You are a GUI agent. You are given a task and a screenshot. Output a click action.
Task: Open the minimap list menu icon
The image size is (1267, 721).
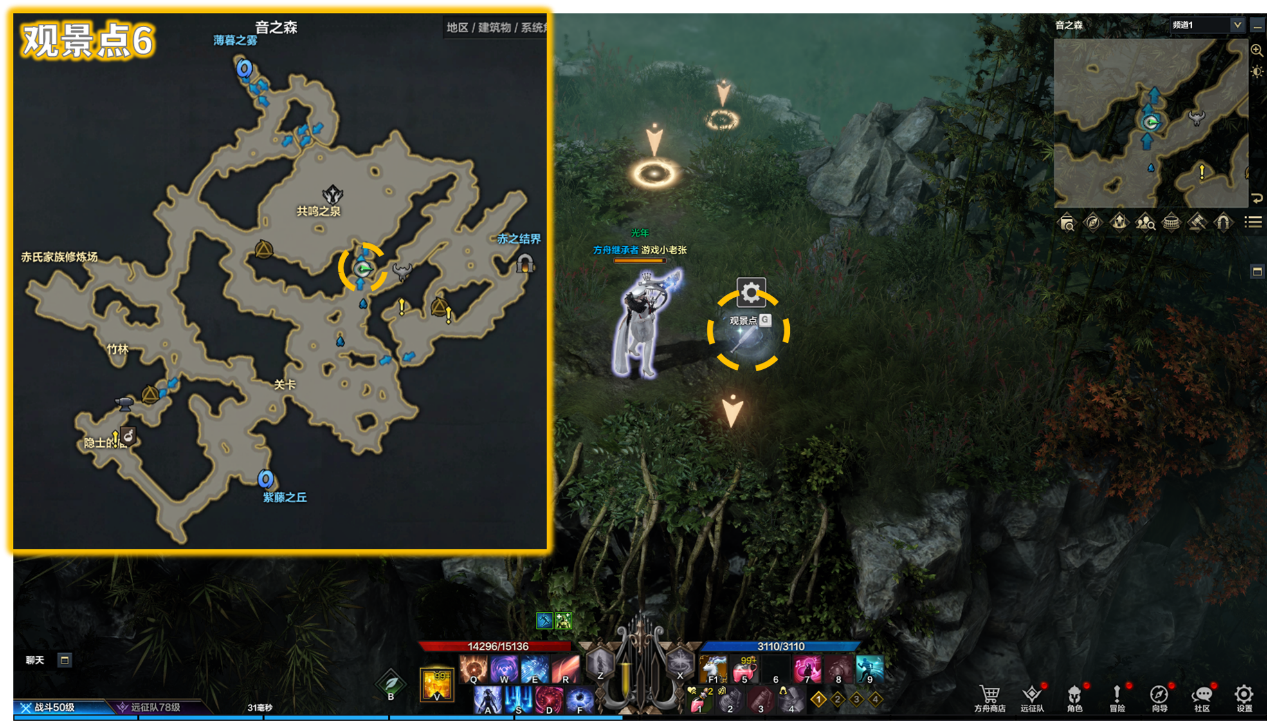pos(1253,222)
